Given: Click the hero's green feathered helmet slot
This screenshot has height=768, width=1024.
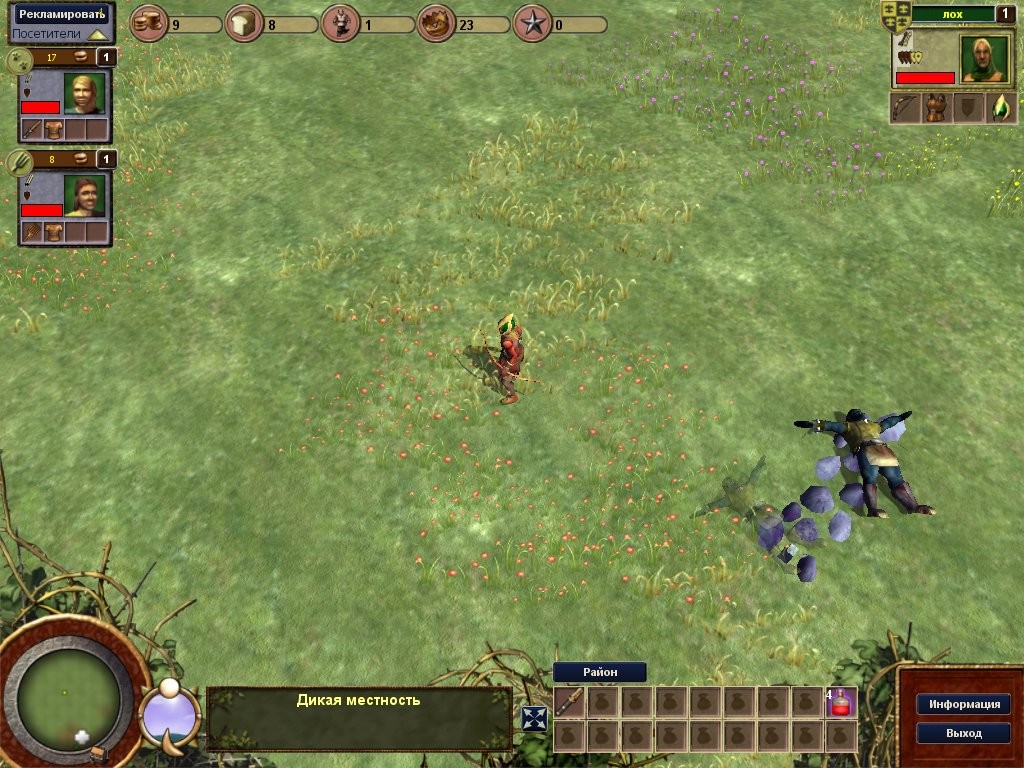Looking at the screenshot, I should 1001,108.
